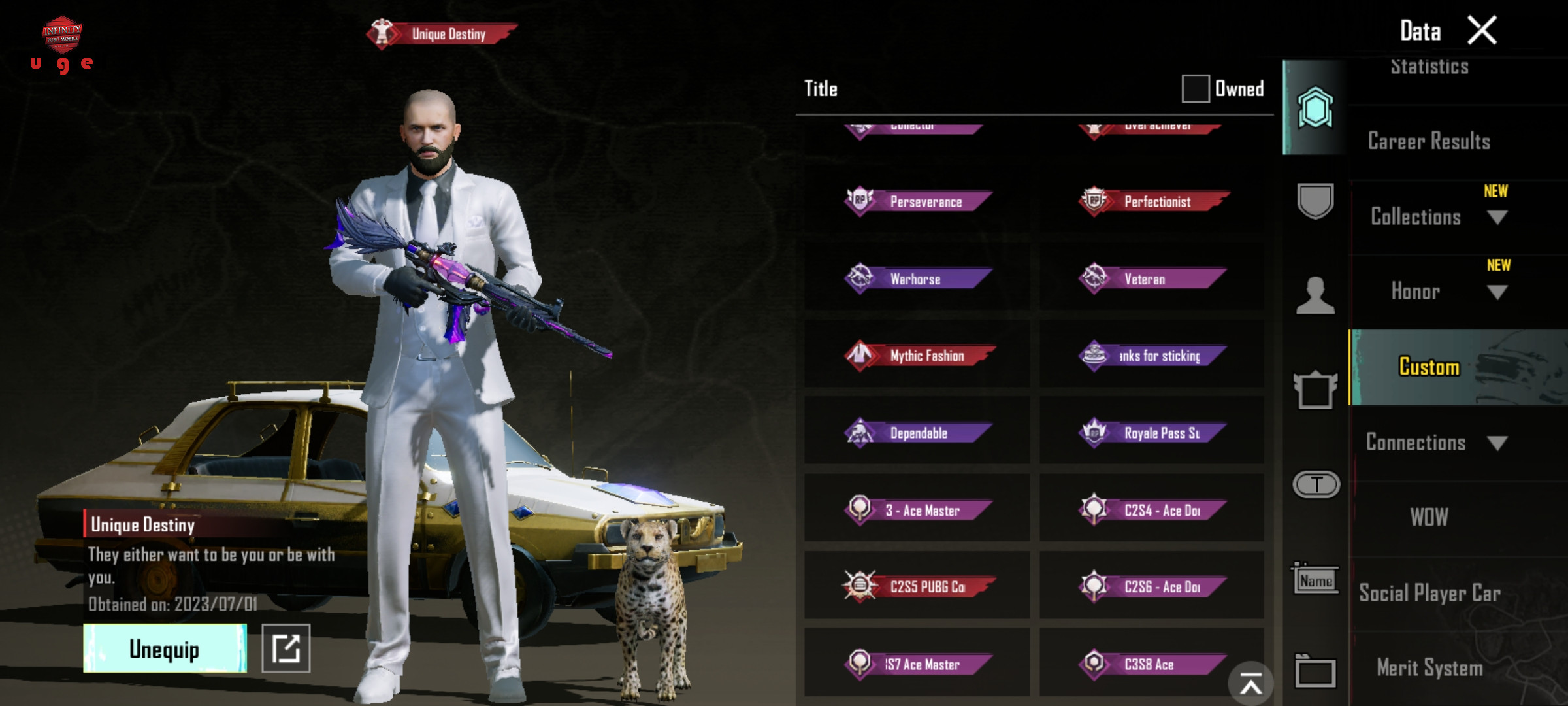Open the WOW section
The height and width of the screenshot is (706, 1568).
[x=1429, y=517]
